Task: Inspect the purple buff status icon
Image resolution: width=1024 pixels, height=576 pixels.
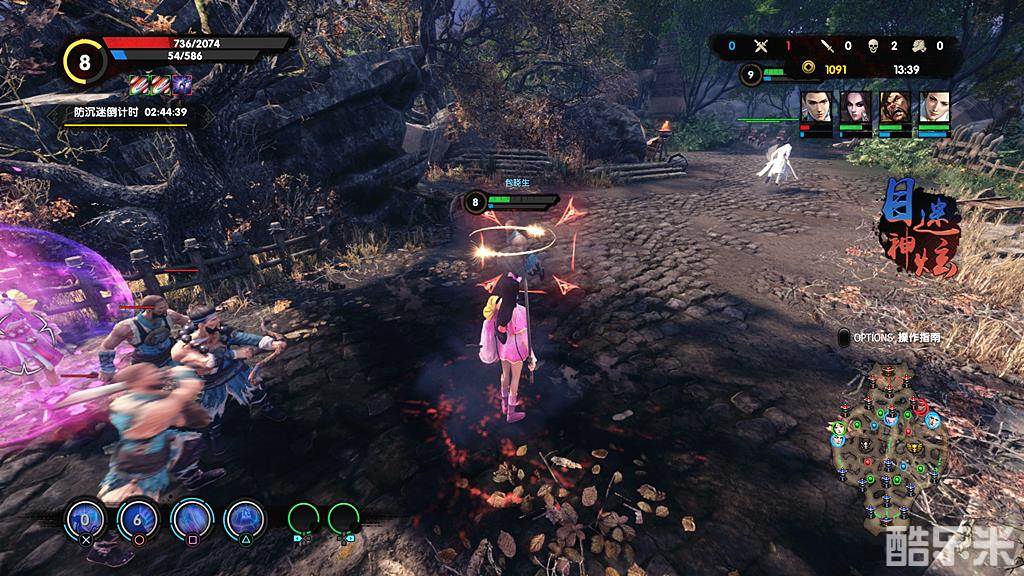Action: click(x=182, y=85)
